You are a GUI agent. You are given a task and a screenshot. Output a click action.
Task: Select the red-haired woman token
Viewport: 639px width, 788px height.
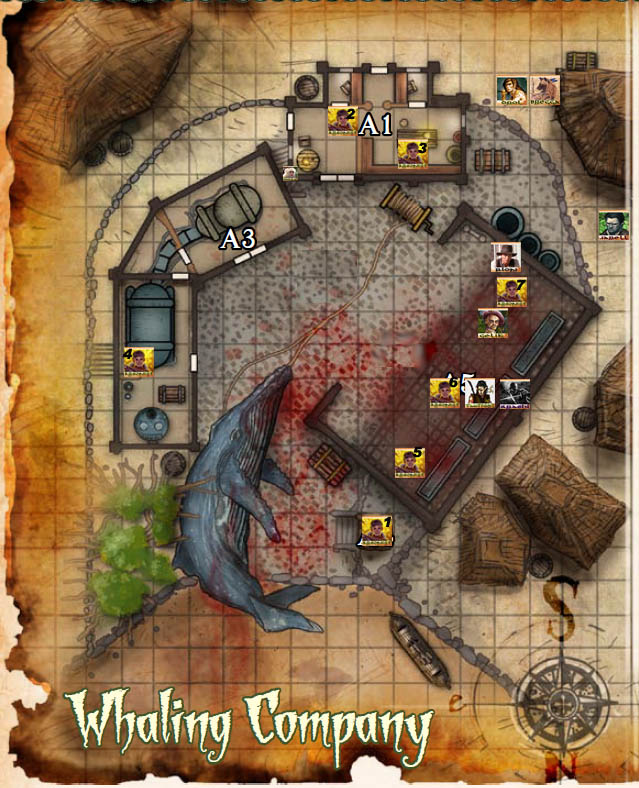coord(512,91)
